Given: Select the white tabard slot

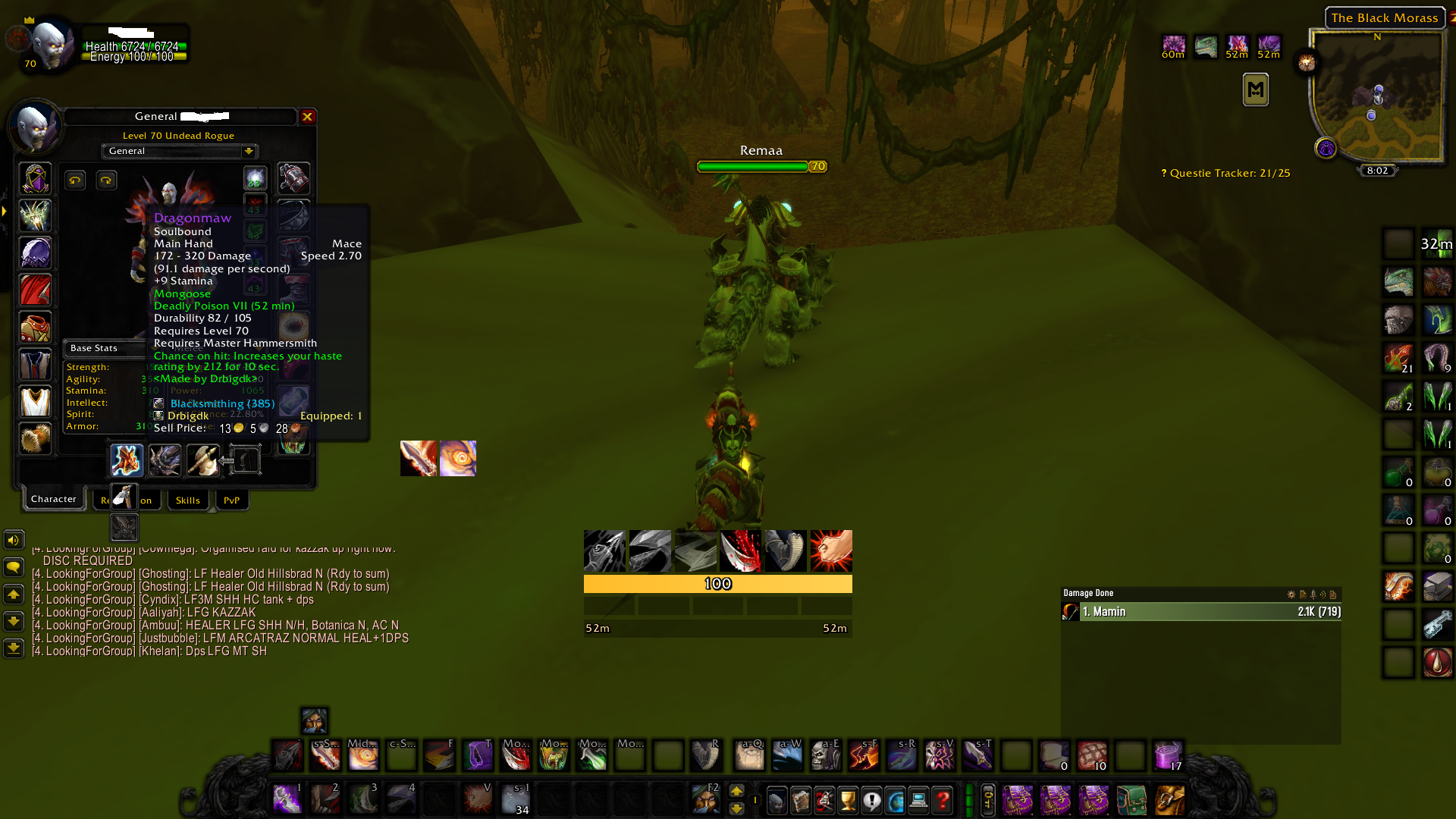Looking at the screenshot, I should 36,402.
